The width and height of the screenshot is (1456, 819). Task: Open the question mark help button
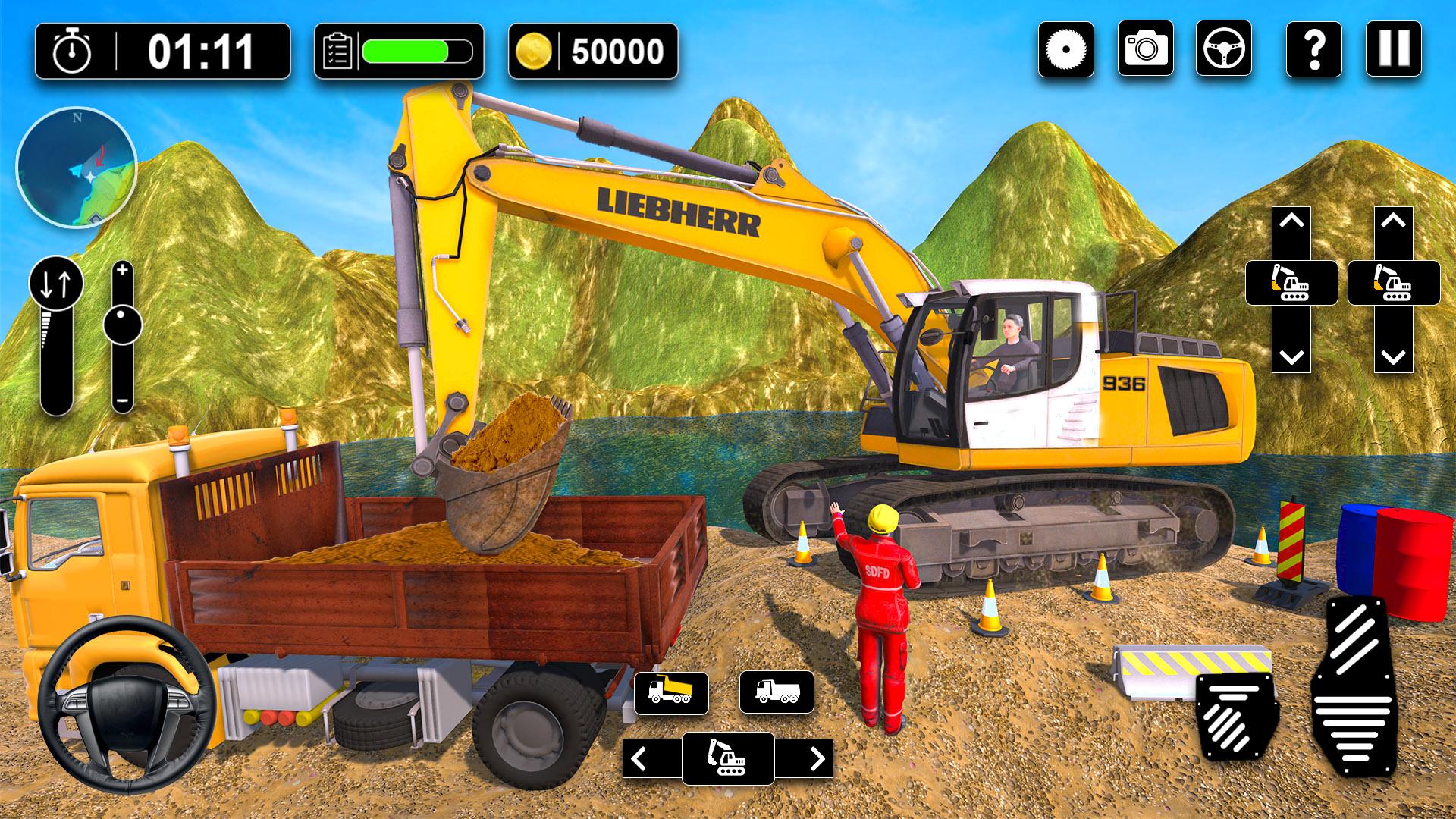[x=1314, y=49]
